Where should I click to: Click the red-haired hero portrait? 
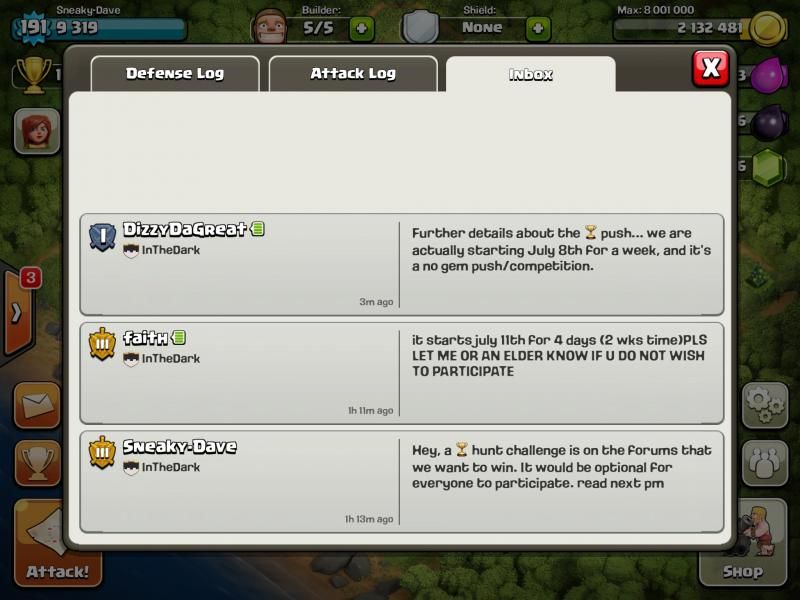tap(36, 131)
